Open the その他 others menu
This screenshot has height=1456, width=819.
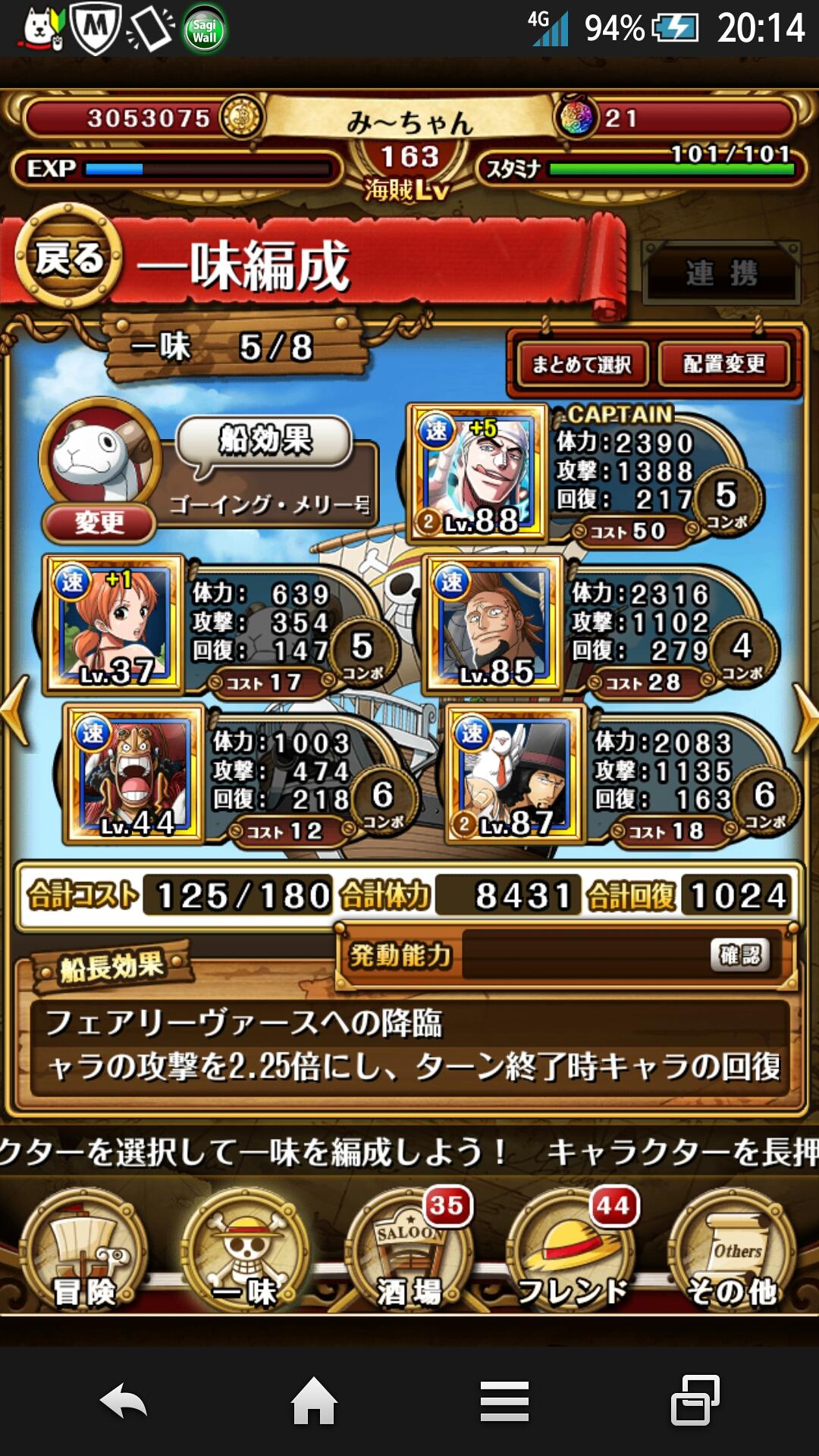click(x=733, y=1253)
